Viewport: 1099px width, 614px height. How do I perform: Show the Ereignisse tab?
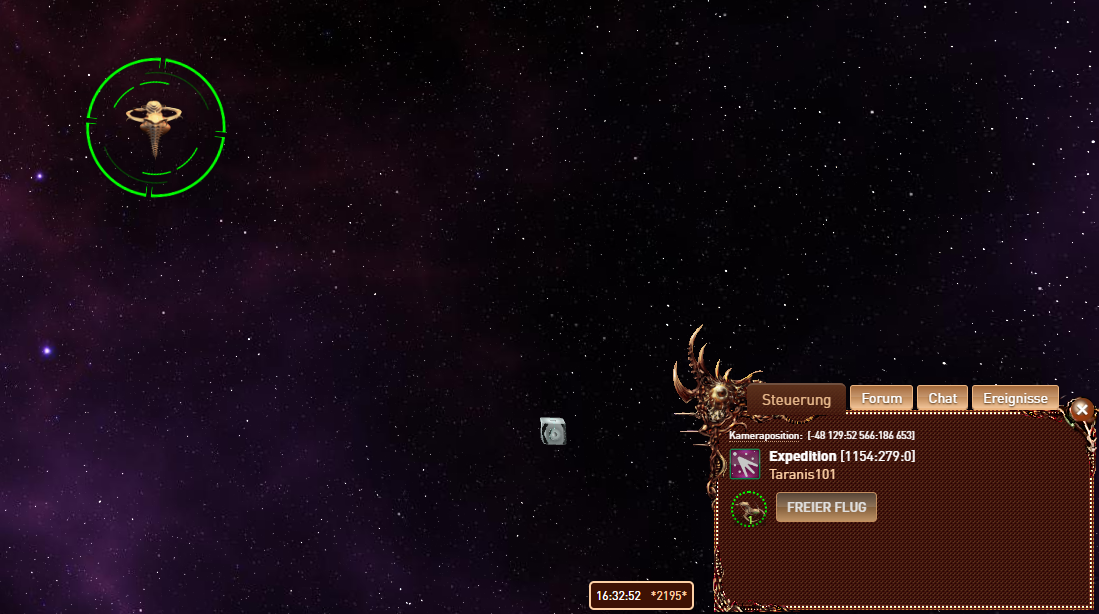point(1015,398)
